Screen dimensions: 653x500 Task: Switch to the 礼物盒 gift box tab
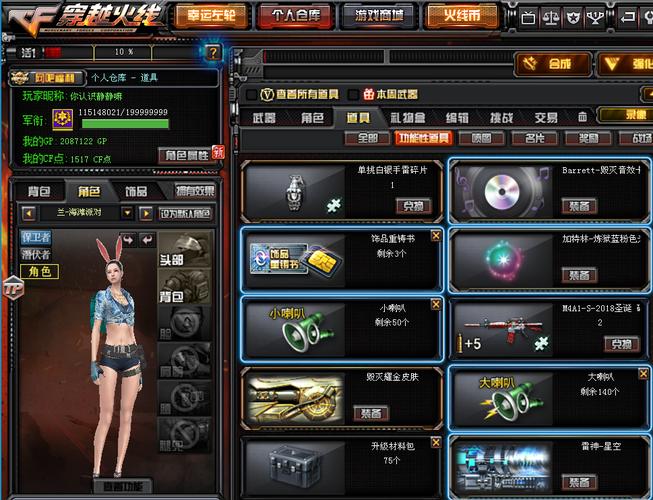click(408, 117)
